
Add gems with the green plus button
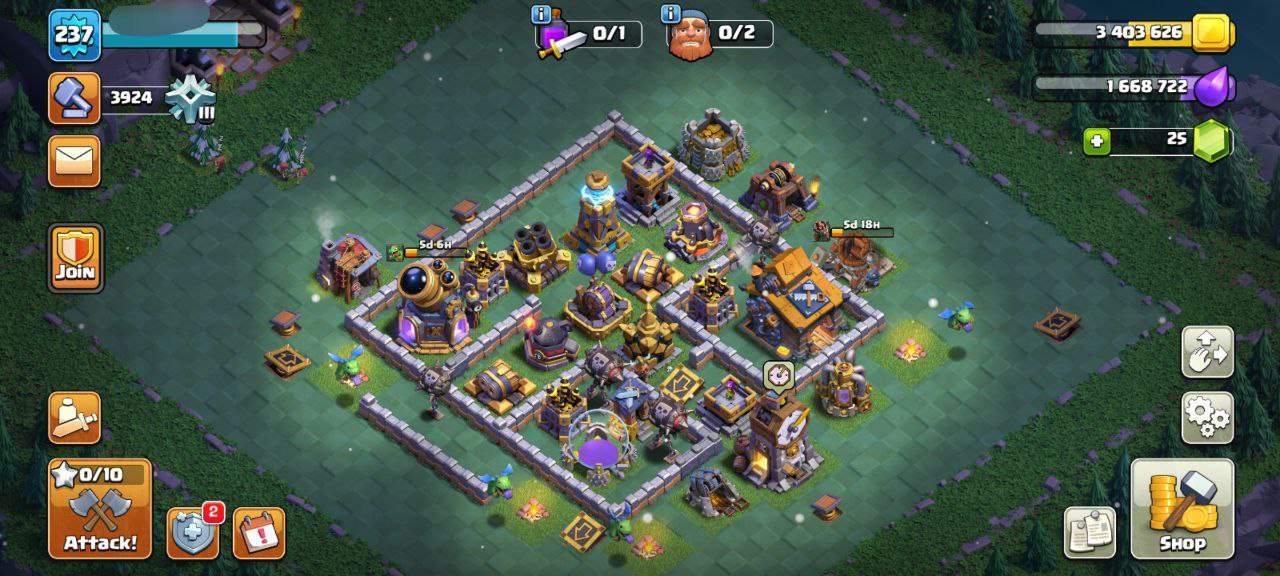(1097, 141)
